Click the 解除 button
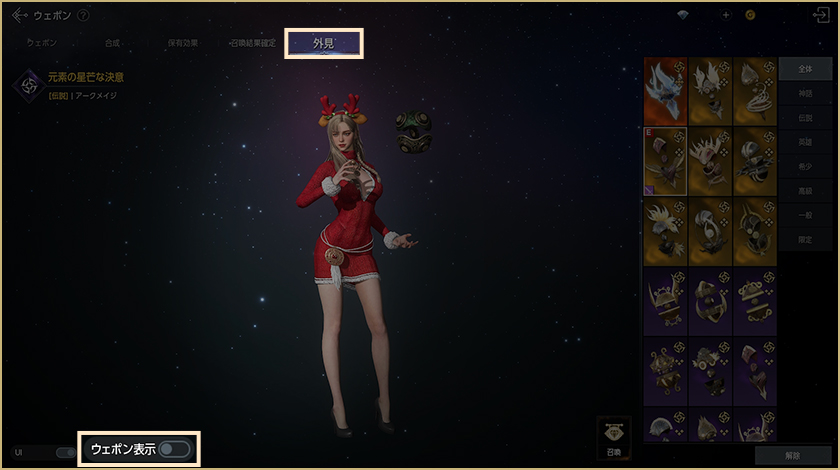Viewport: 840px width, 470px height. (x=793, y=455)
